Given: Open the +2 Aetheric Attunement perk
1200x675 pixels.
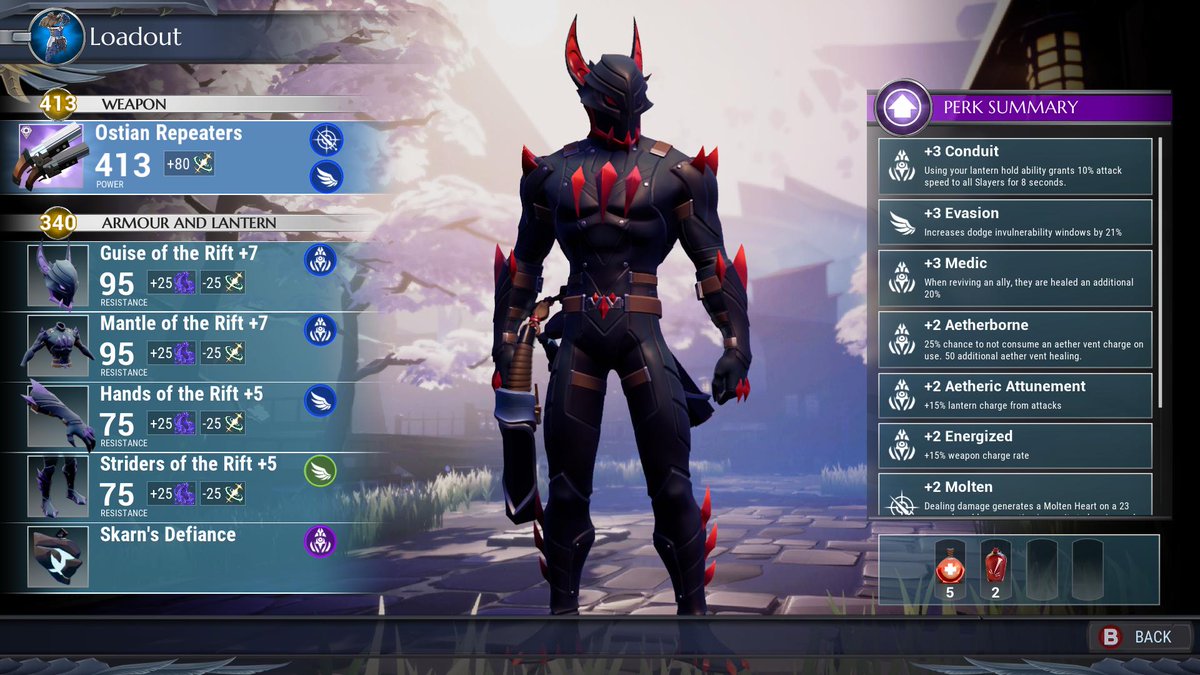Looking at the screenshot, I should 1015,395.
